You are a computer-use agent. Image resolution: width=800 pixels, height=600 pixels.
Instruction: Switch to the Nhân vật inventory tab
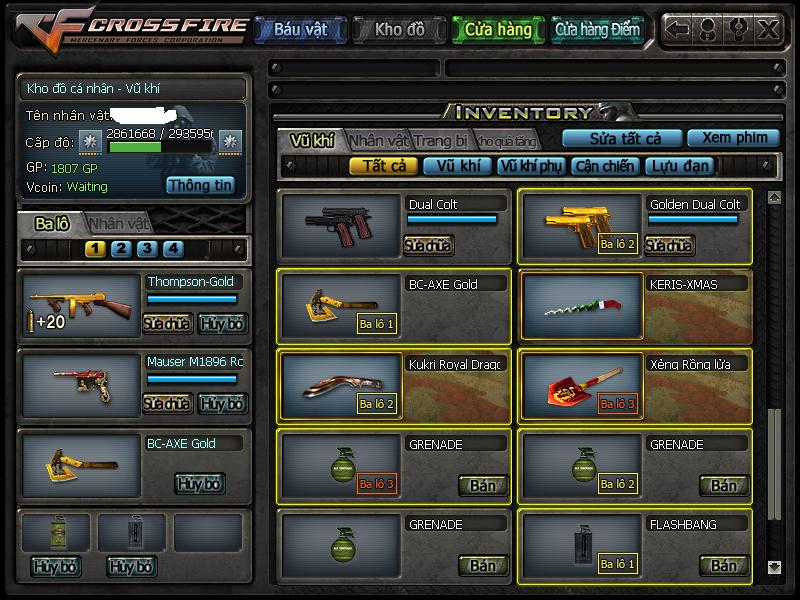click(379, 141)
